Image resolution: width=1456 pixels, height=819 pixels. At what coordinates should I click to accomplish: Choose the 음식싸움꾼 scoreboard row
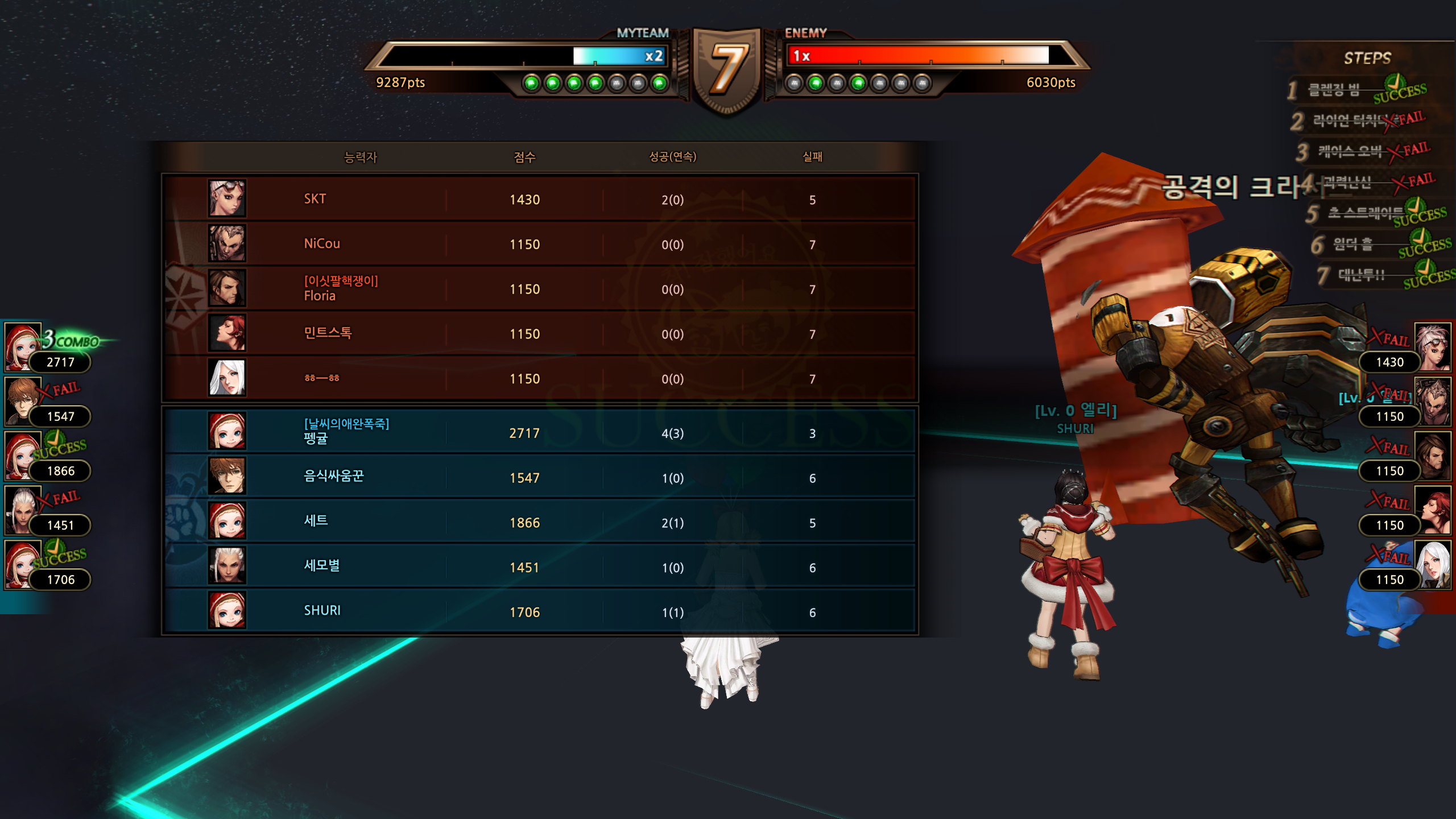tap(539, 478)
